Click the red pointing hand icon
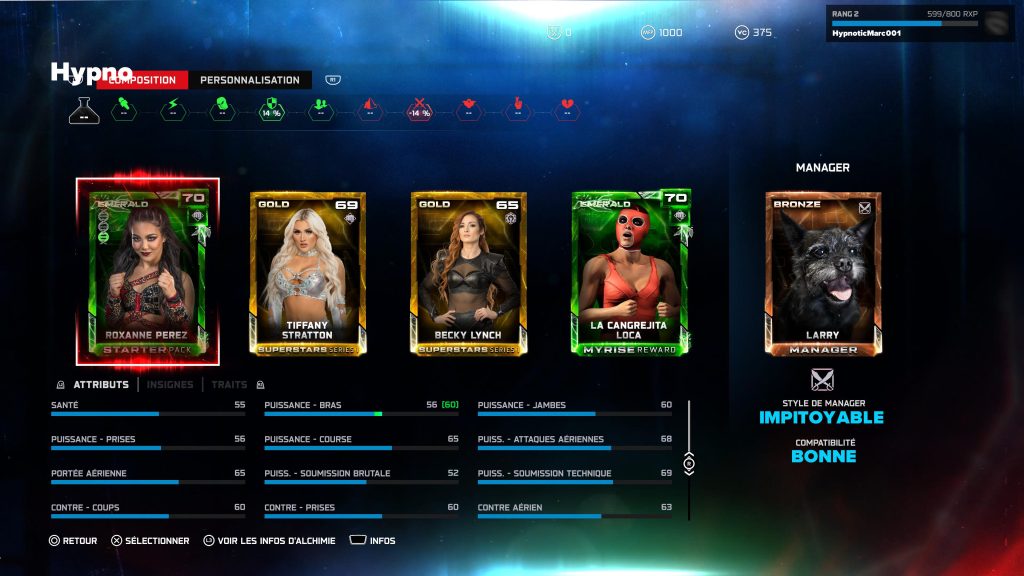This screenshot has height=576, width=1024. tap(518, 109)
